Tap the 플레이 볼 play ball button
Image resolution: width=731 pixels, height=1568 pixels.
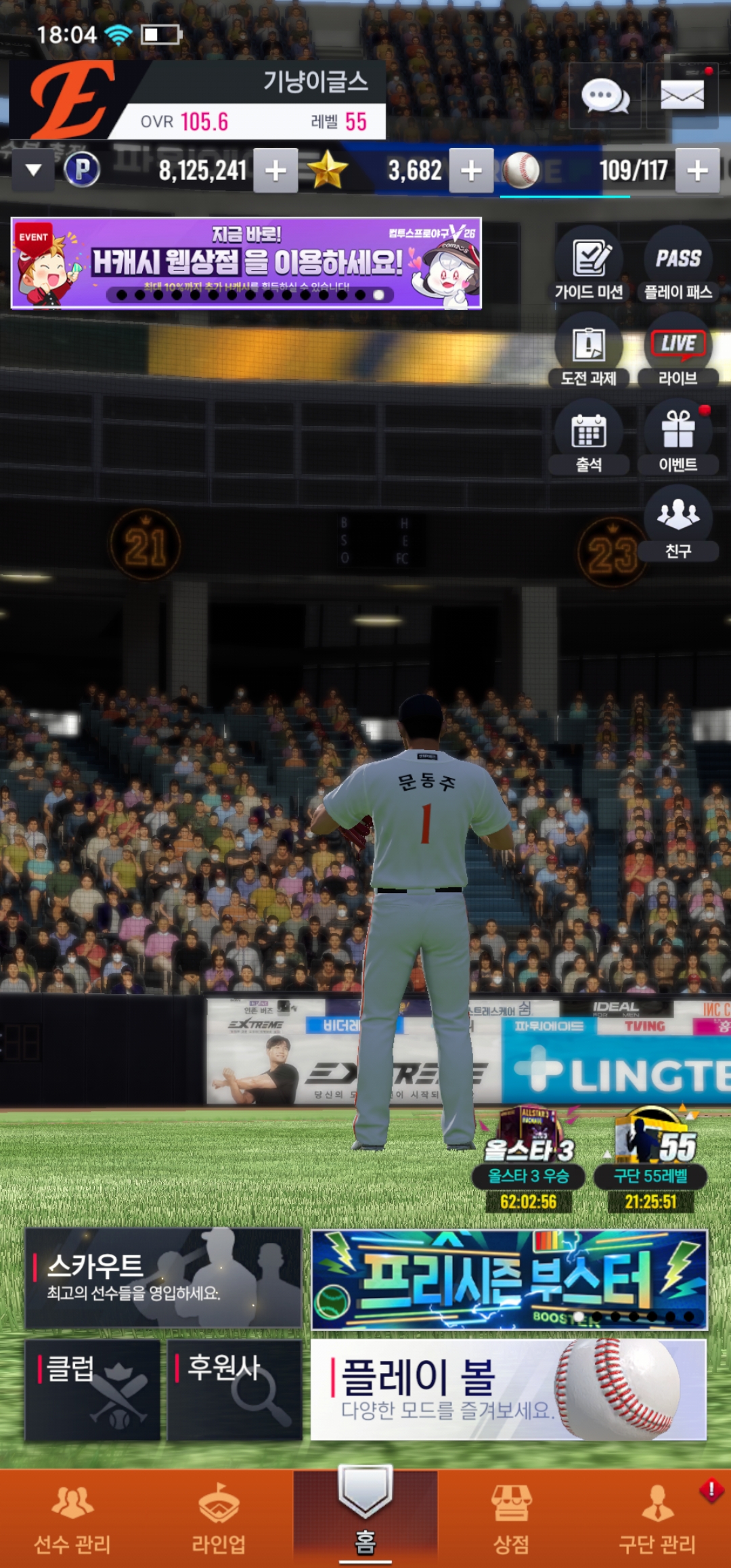(508, 1389)
